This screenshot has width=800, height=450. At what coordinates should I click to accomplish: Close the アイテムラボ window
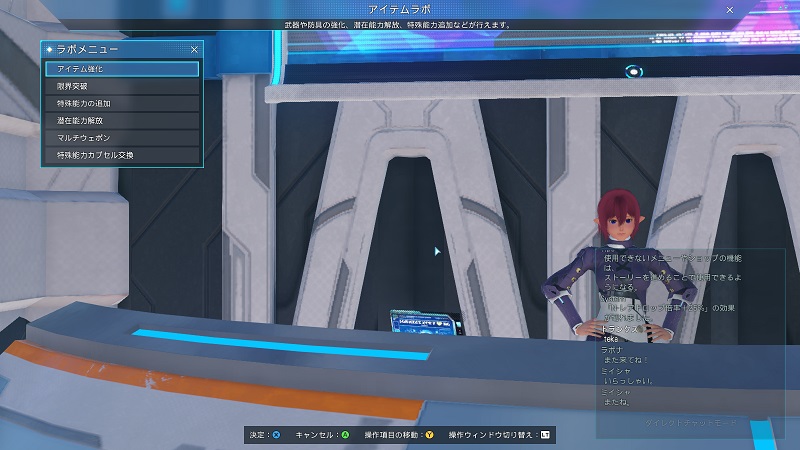(729, 9)
